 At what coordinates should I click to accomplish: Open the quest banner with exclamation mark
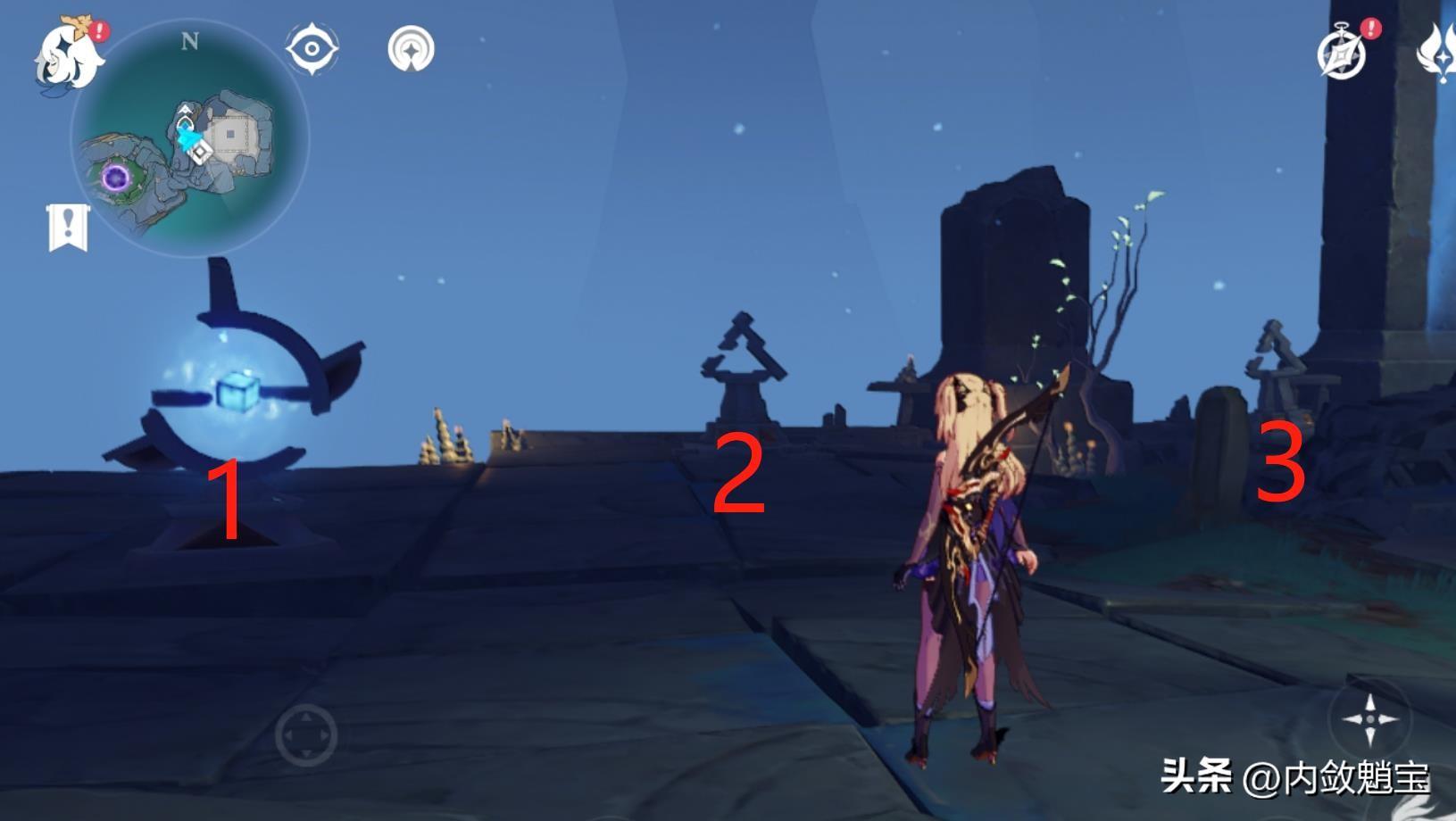[x=68, y=228]
